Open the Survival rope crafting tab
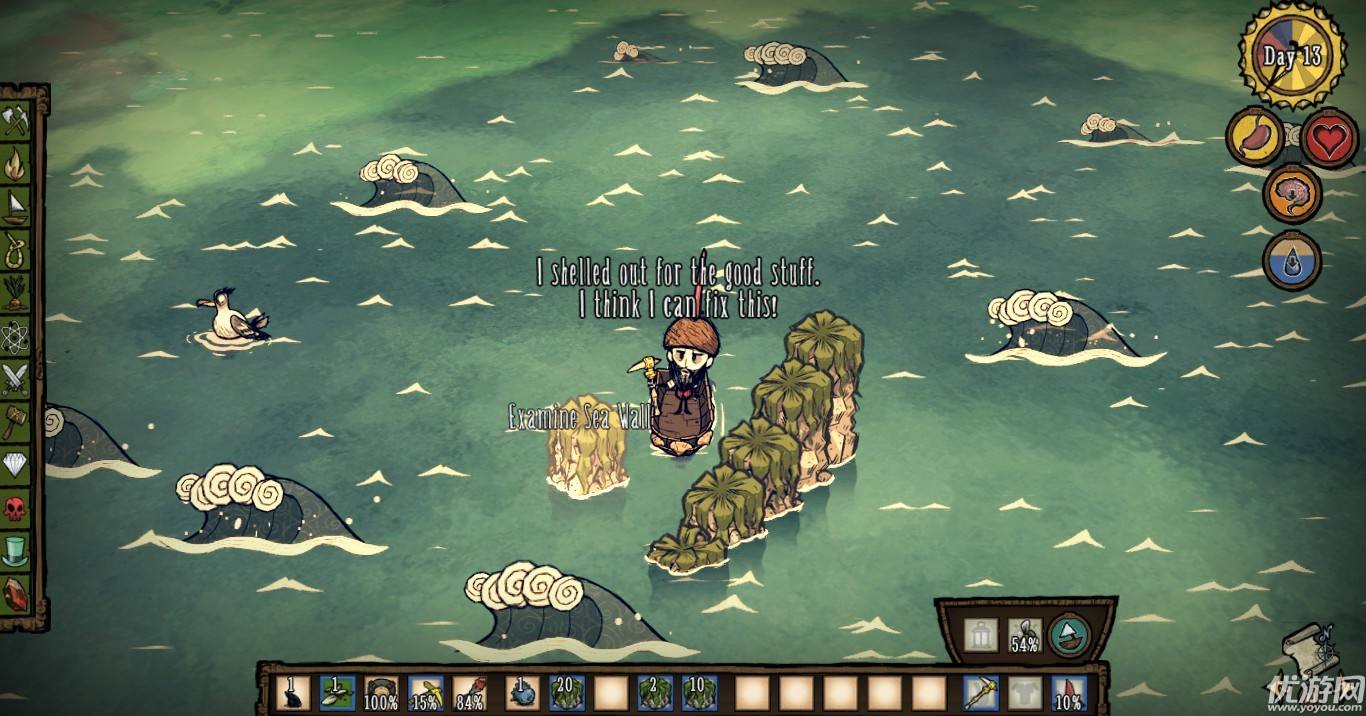The image size is (1366, 716). [x=15, y=249]
